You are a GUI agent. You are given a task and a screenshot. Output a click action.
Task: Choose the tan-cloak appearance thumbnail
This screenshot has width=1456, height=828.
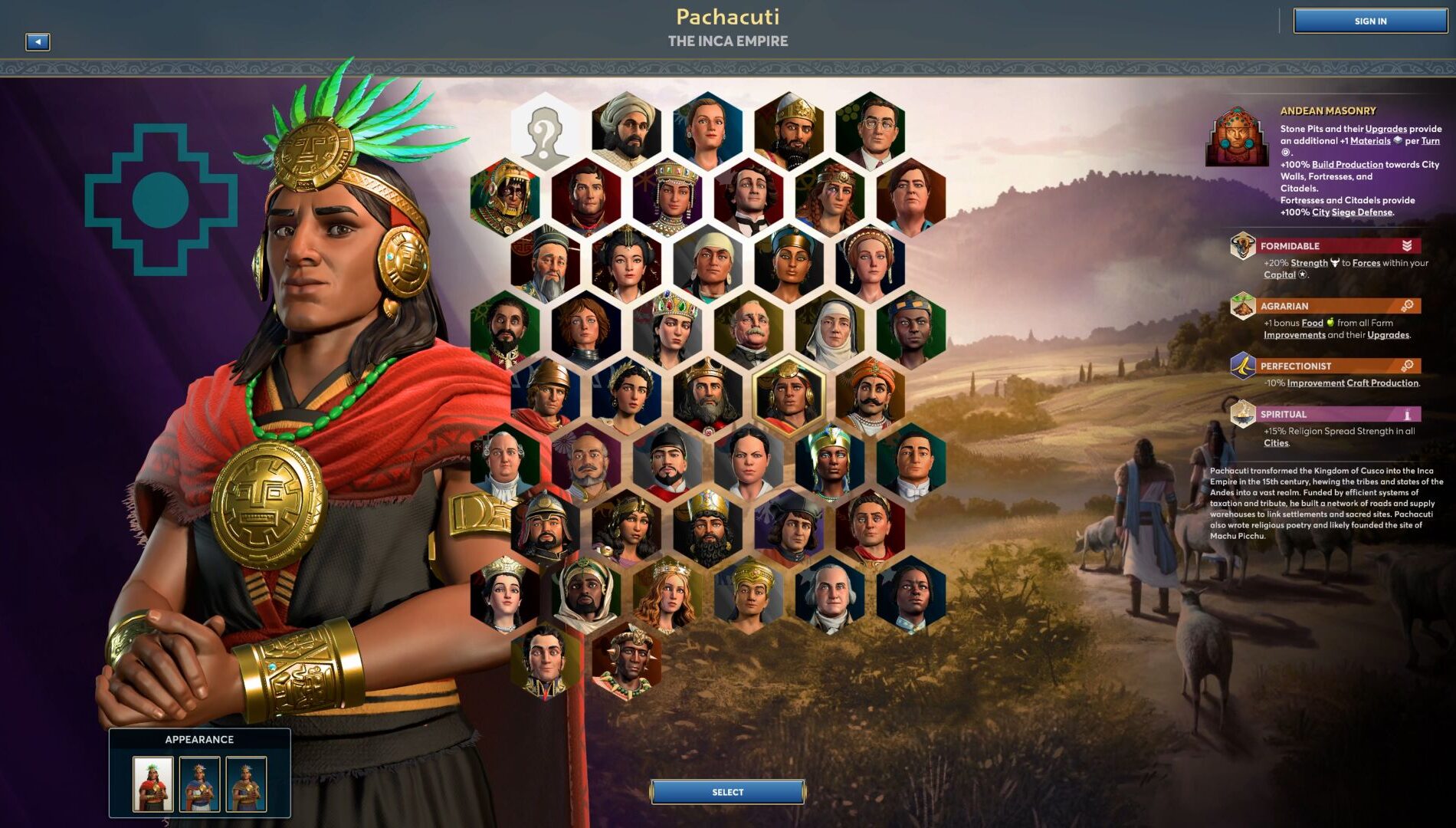pyautogui.click(x=246, y=784)
